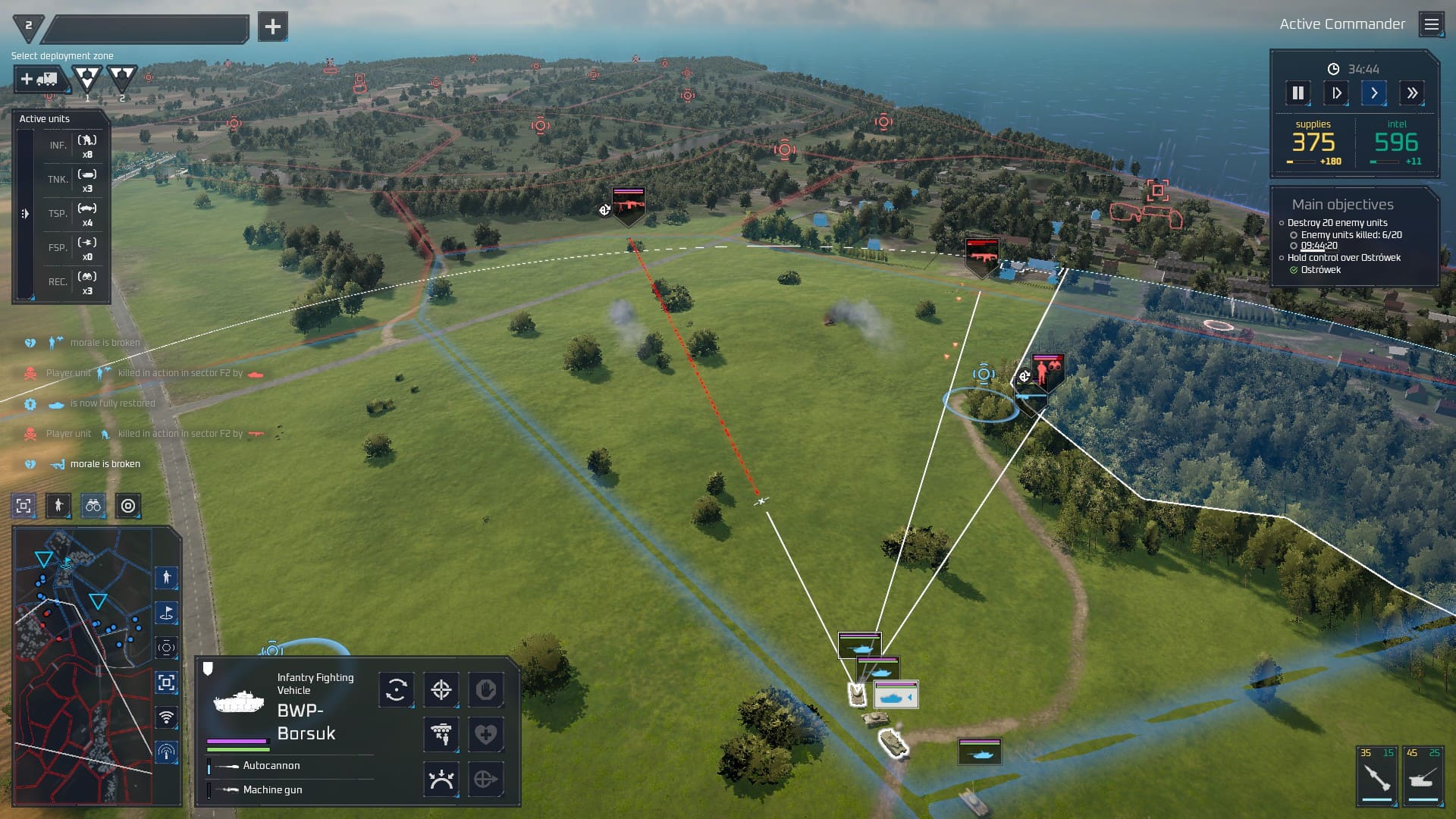Click the rotate arrows unit command
This screenshot has width=1456, height=819.
pyautogui.click(x=397, y=690)
